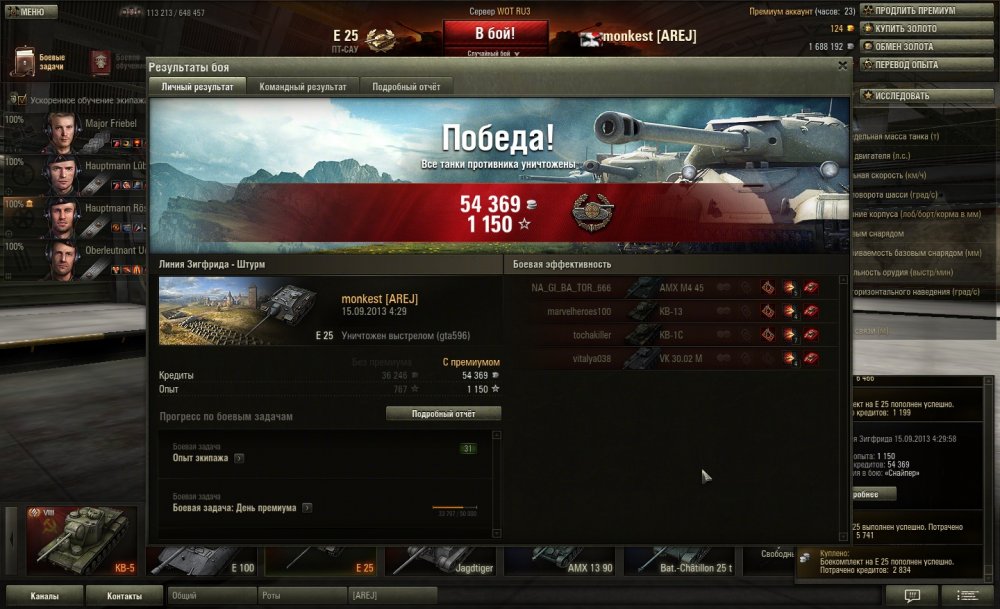Switch to Командный результат tab
Screen dimensions: 1000x609
tap(303, 87)
